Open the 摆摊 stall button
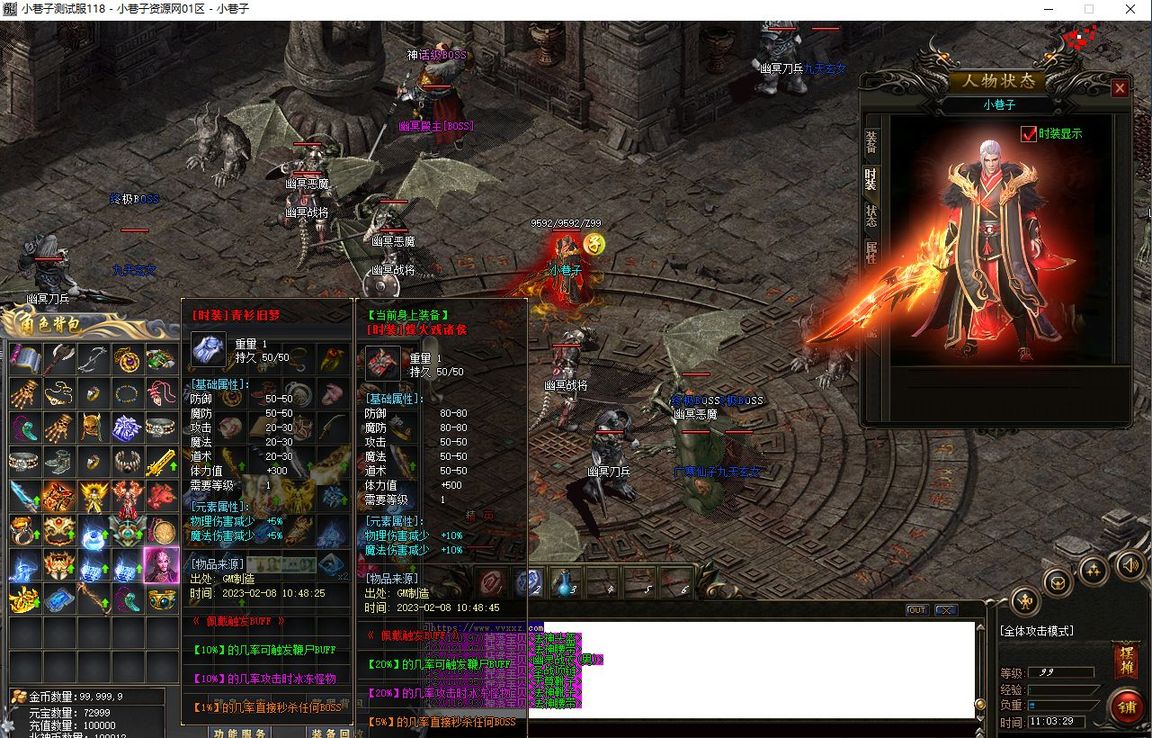Image resolution: width=1152 pixels, height=738 pixels. pos(1125,661)
